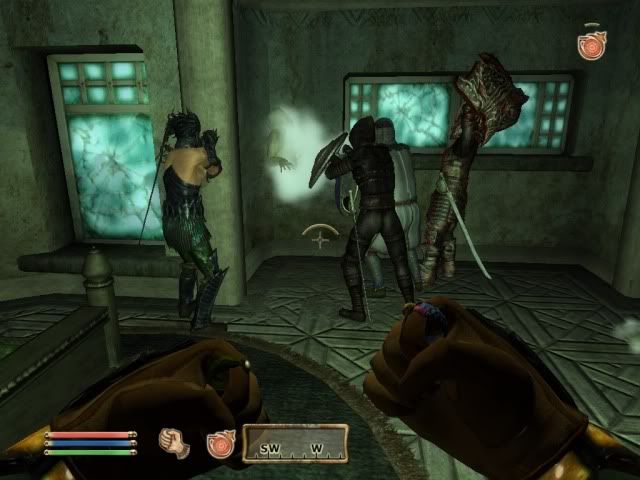Select the red swirl spell icon beside the compass
The height and width of the screenshot is (480, 640).
(219, 442)
